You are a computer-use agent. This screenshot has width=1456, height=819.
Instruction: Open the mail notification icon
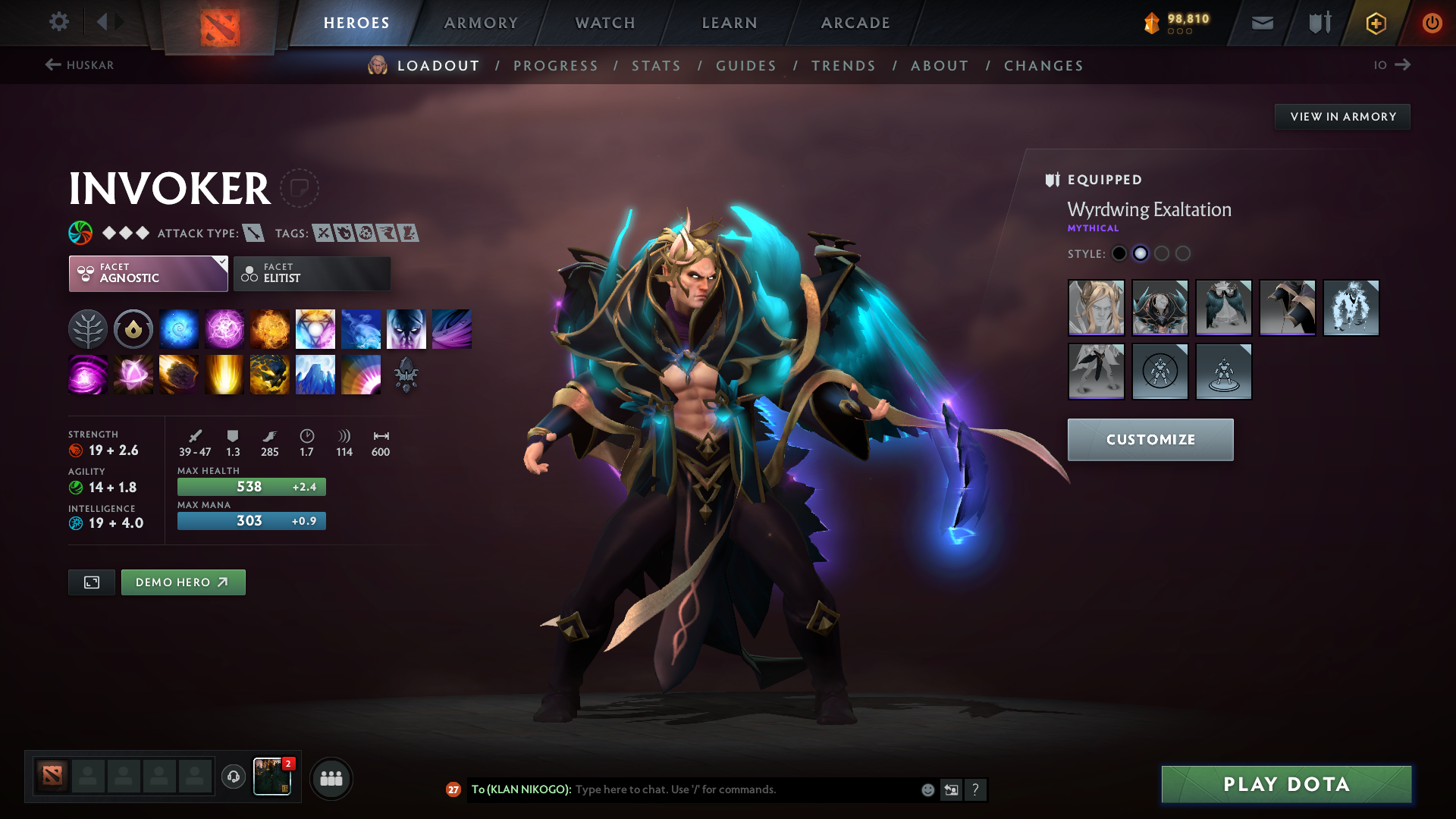pyautogui.click(x=1261, y=23)
